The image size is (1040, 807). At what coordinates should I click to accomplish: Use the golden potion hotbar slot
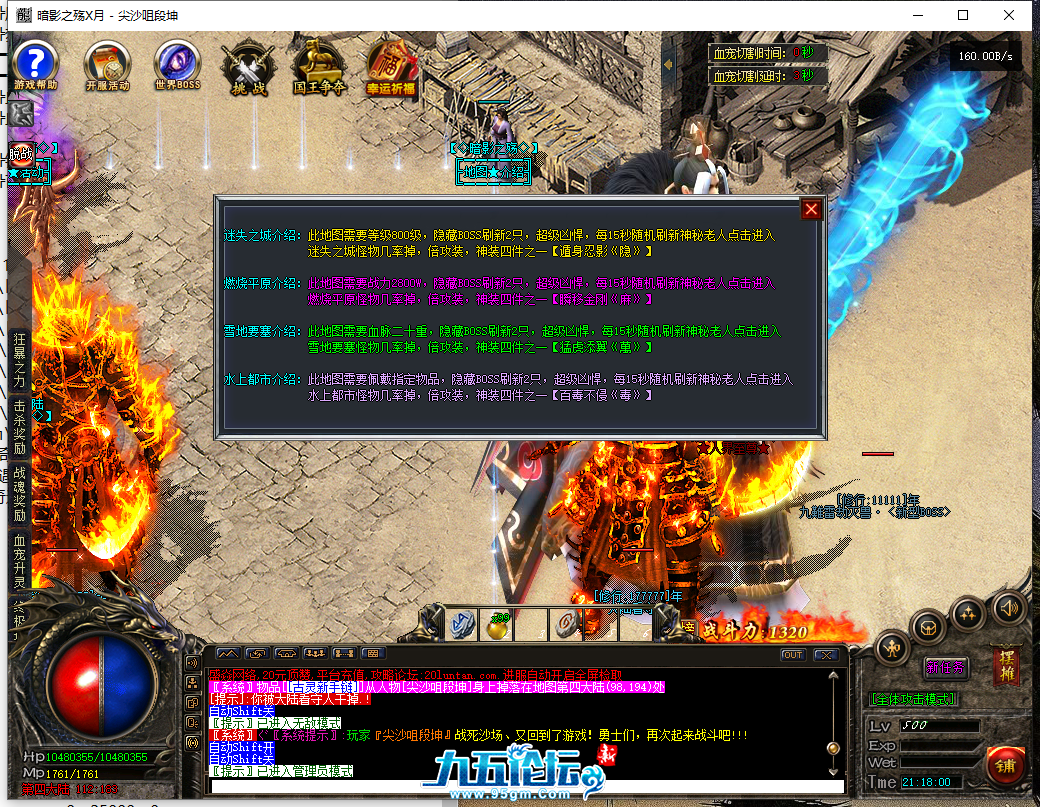[497, 623]
